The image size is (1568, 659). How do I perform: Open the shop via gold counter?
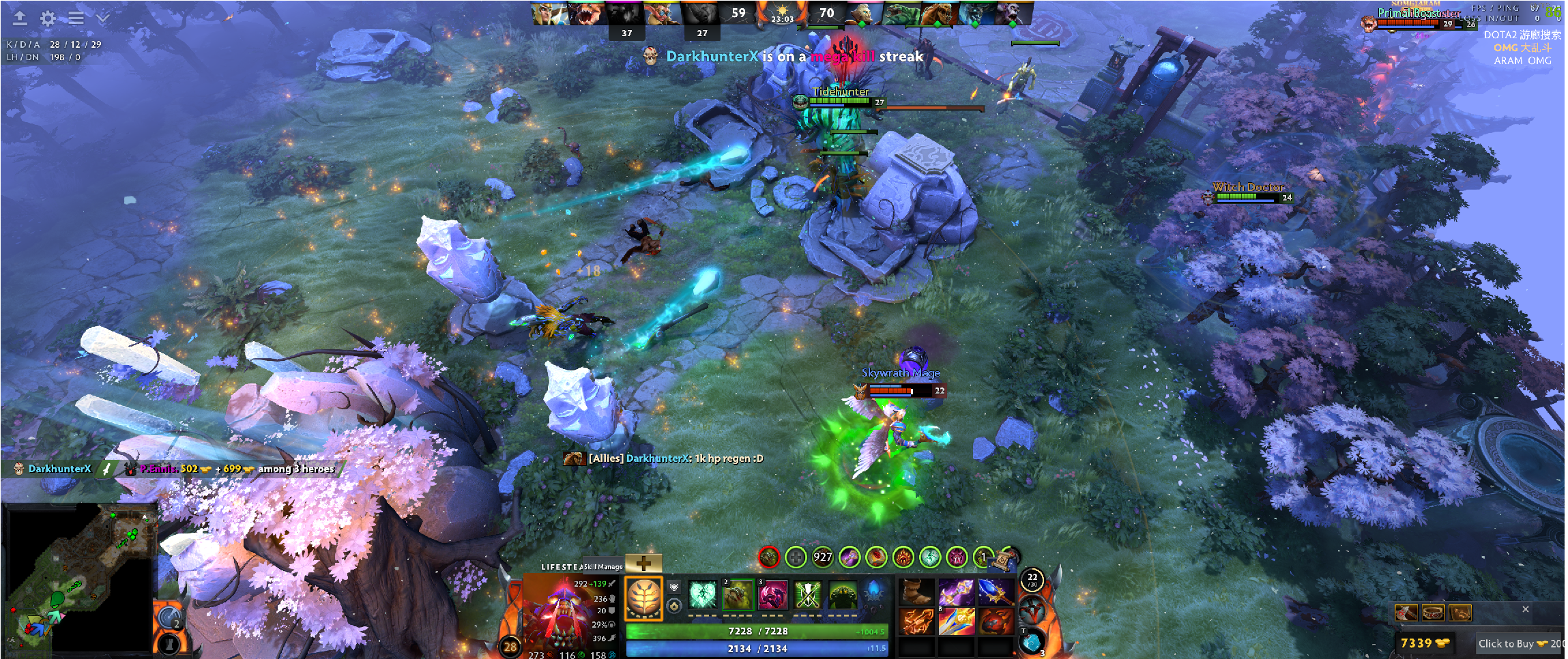(1424, 643)
